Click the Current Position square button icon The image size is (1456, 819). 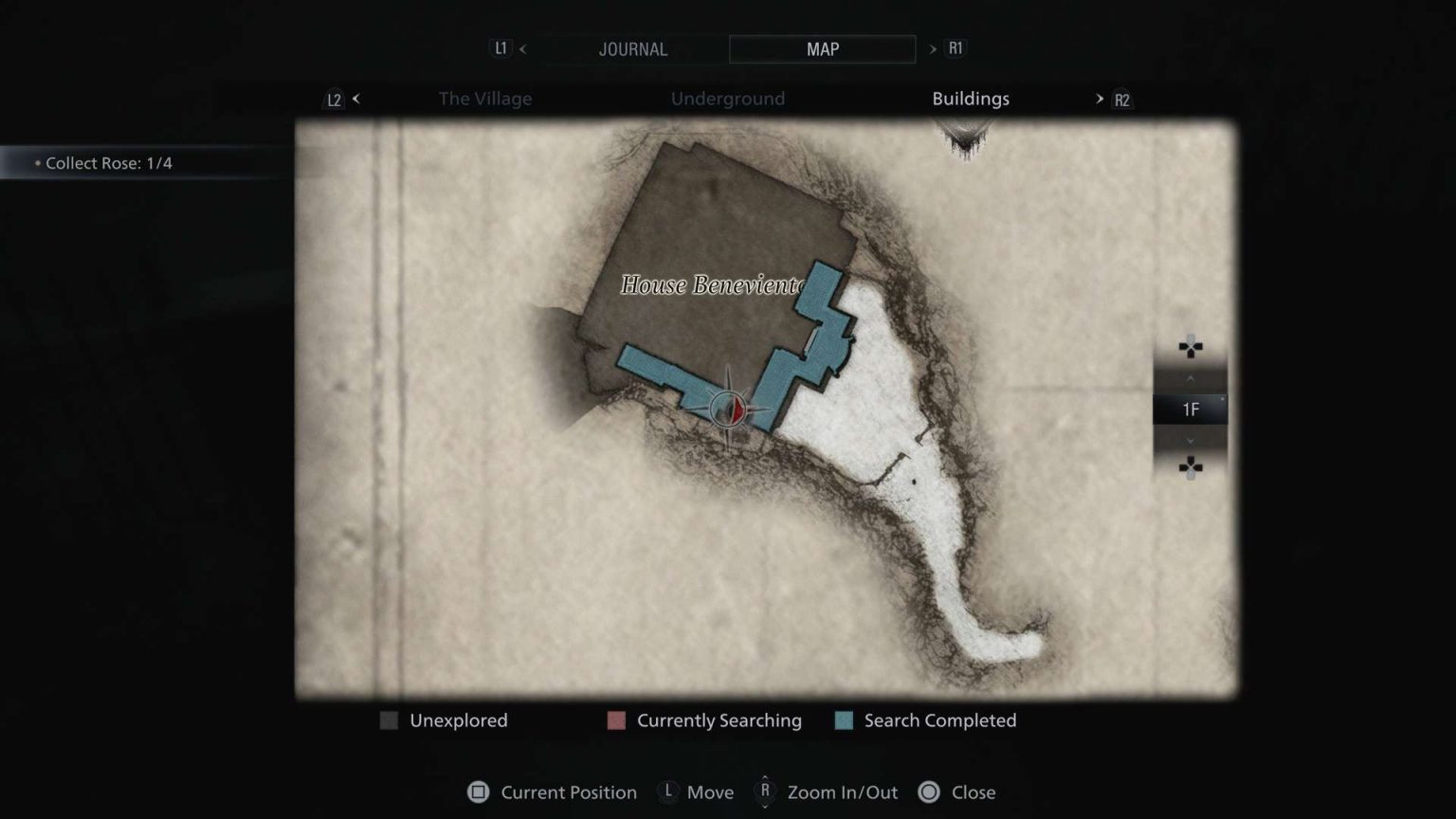coord(477,792)
